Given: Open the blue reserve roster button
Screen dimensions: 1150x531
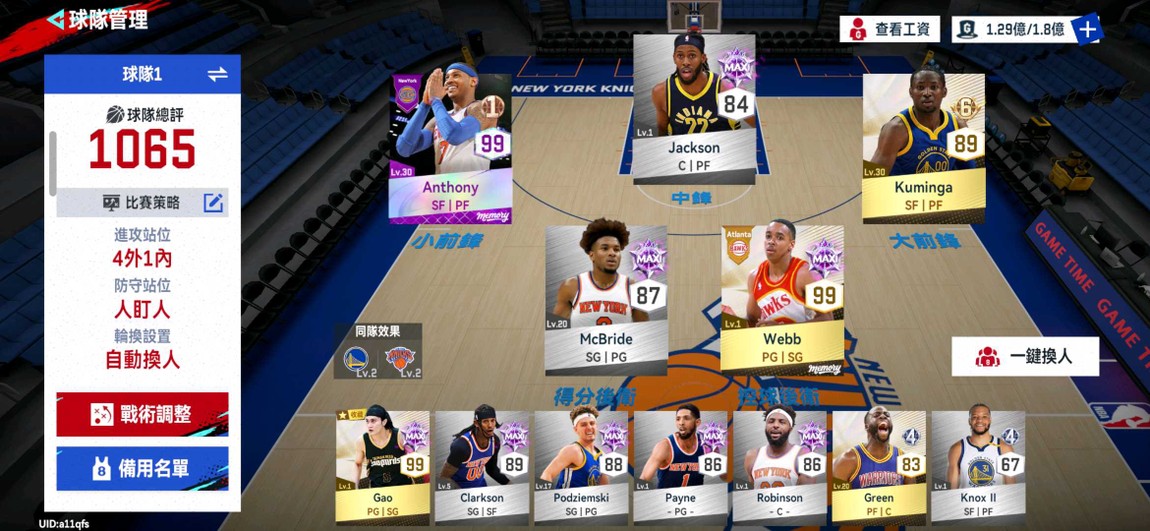Looking at the screenshot, I should [142, 468].
